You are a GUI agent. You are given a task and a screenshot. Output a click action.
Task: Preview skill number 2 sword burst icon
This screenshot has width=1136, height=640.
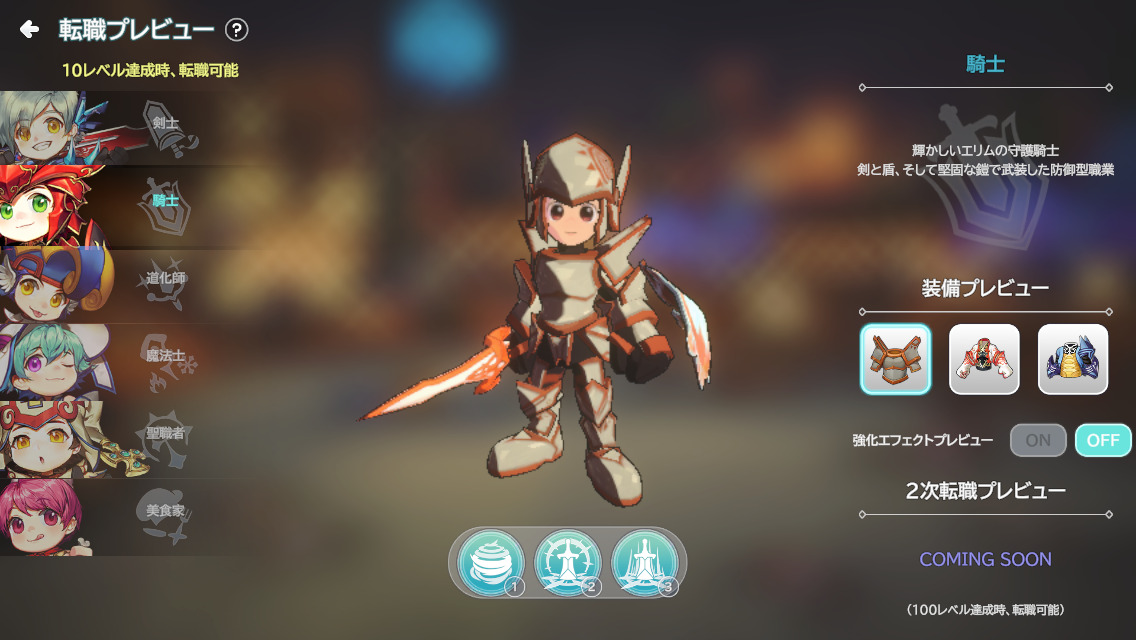tap(567, 563)
